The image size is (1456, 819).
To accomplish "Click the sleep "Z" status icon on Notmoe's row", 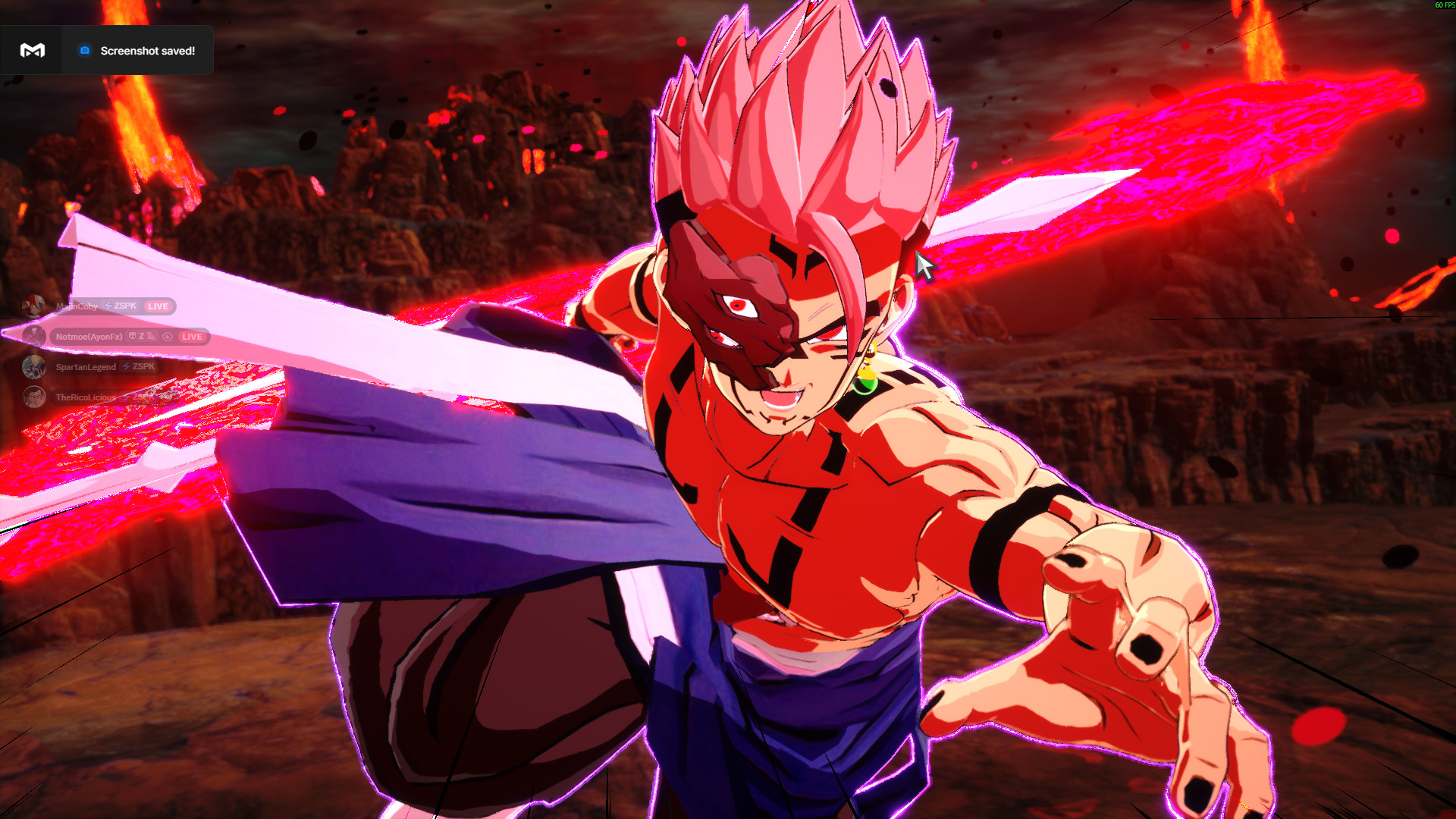I will (x=143, y=337).
